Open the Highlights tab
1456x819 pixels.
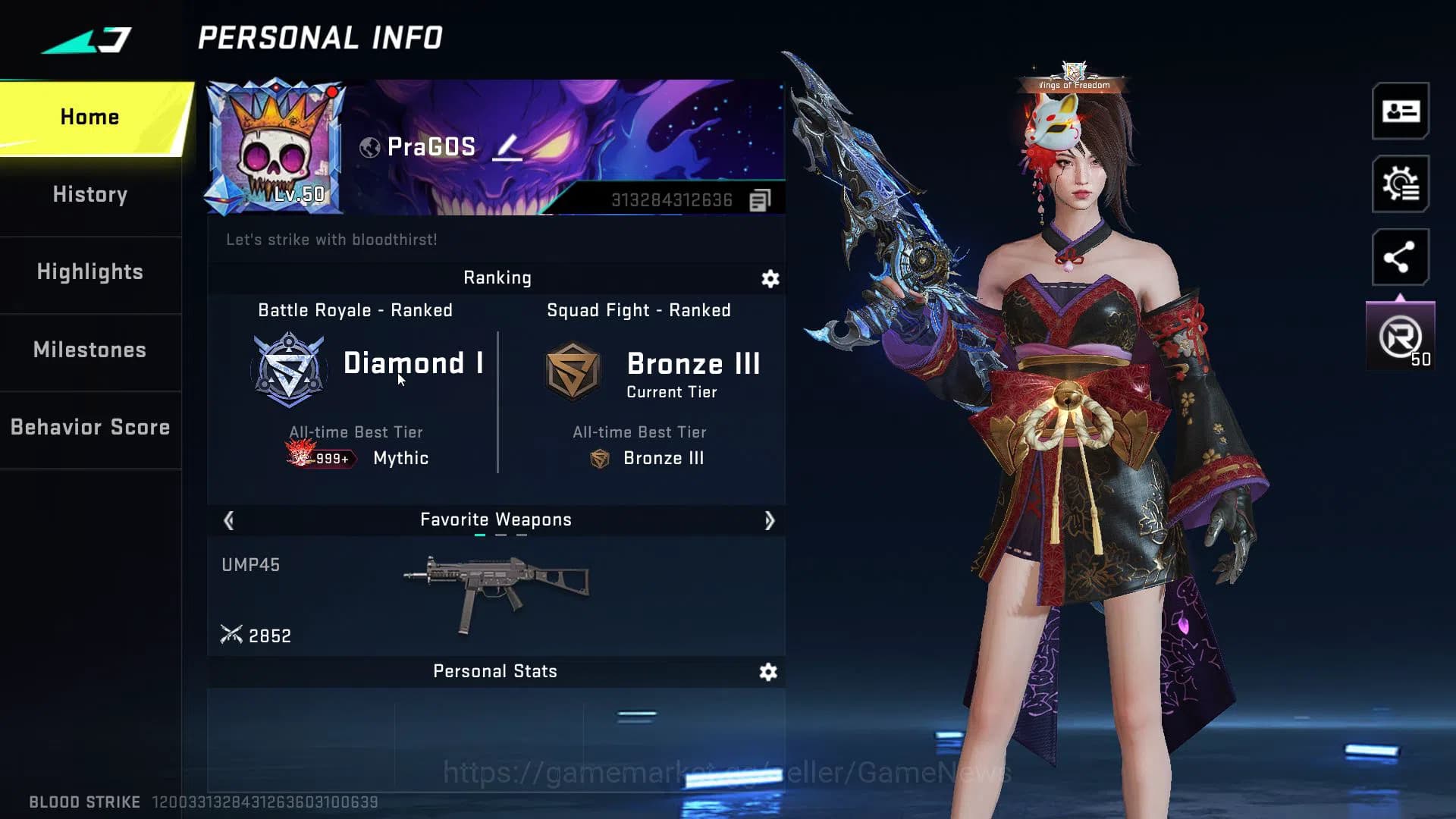[x=89, y=271]
